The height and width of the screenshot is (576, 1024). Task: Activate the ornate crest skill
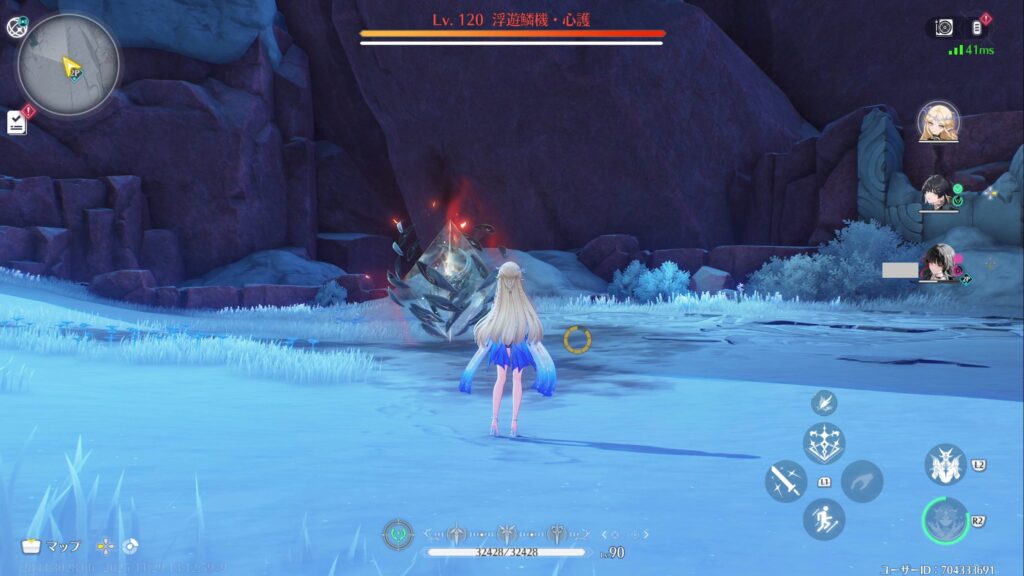824,443
